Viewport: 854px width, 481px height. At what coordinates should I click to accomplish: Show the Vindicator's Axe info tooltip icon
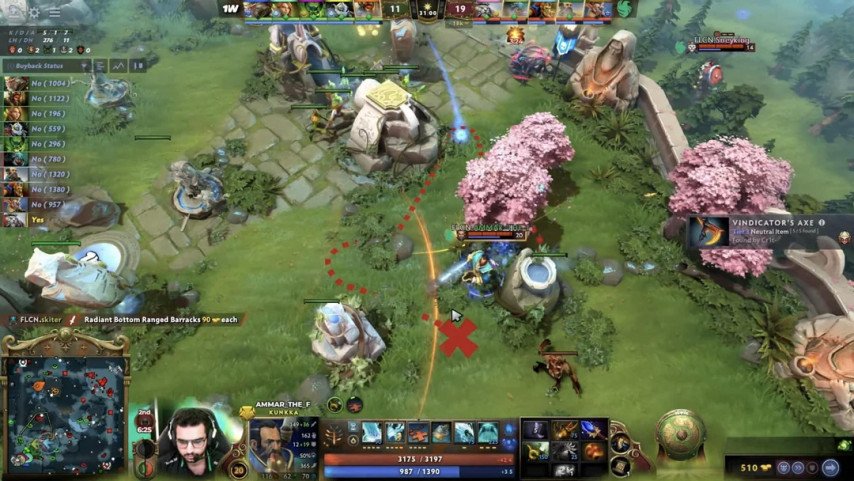point(822,223)
